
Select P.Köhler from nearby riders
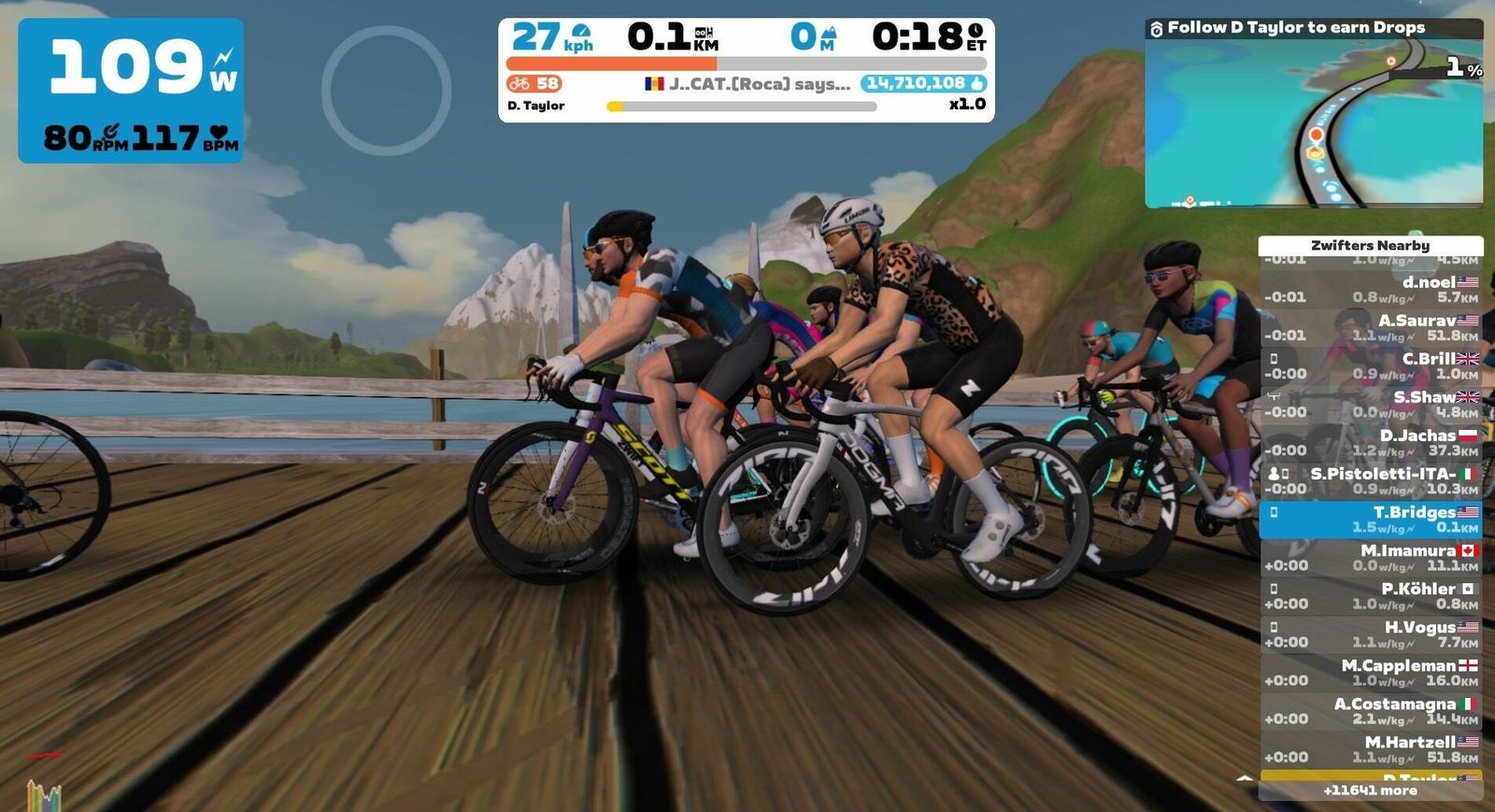click(1371, 596)
